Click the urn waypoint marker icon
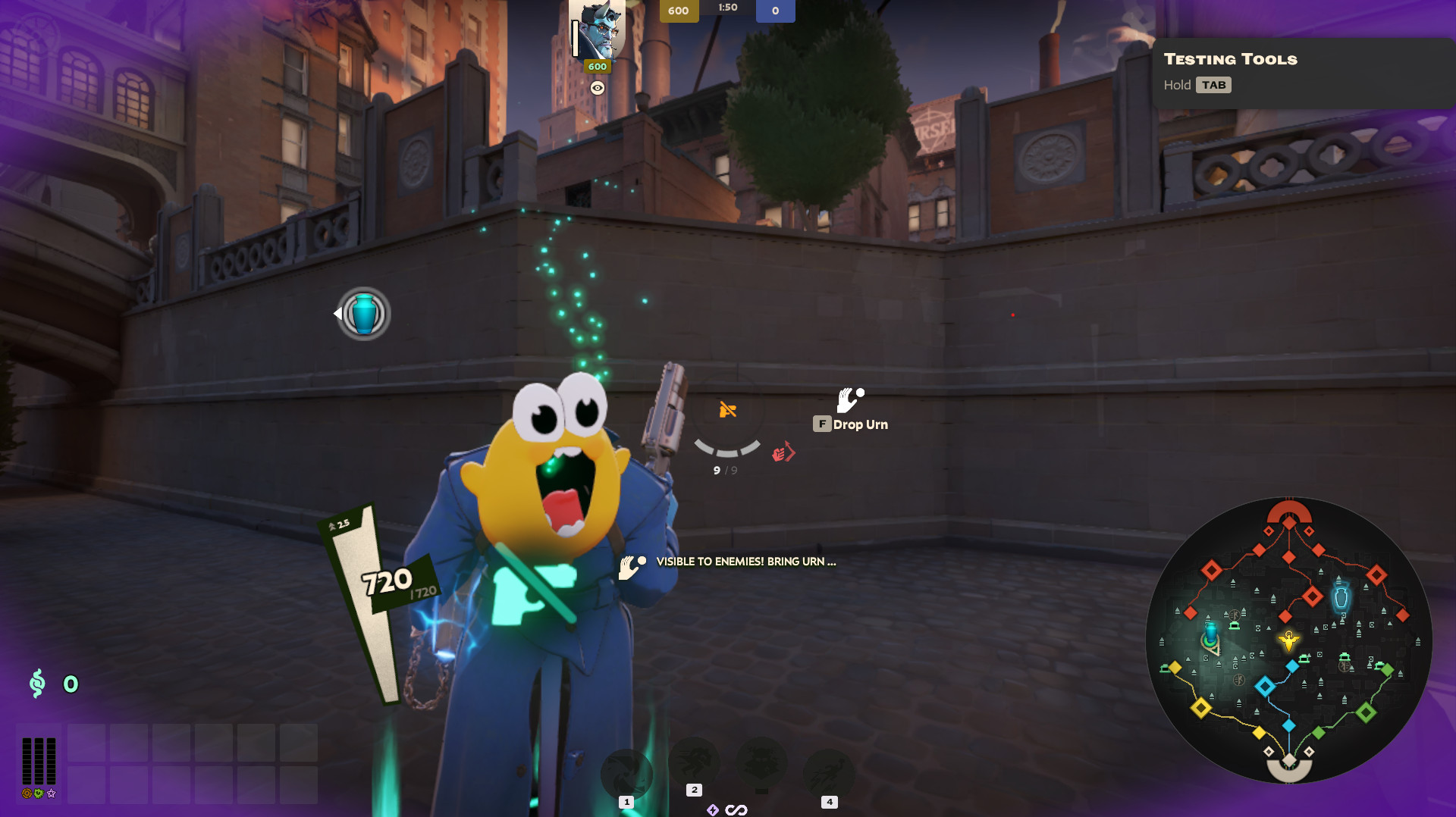The height and width of the screenshot is (817, 1456). click(x=364, y=315)
